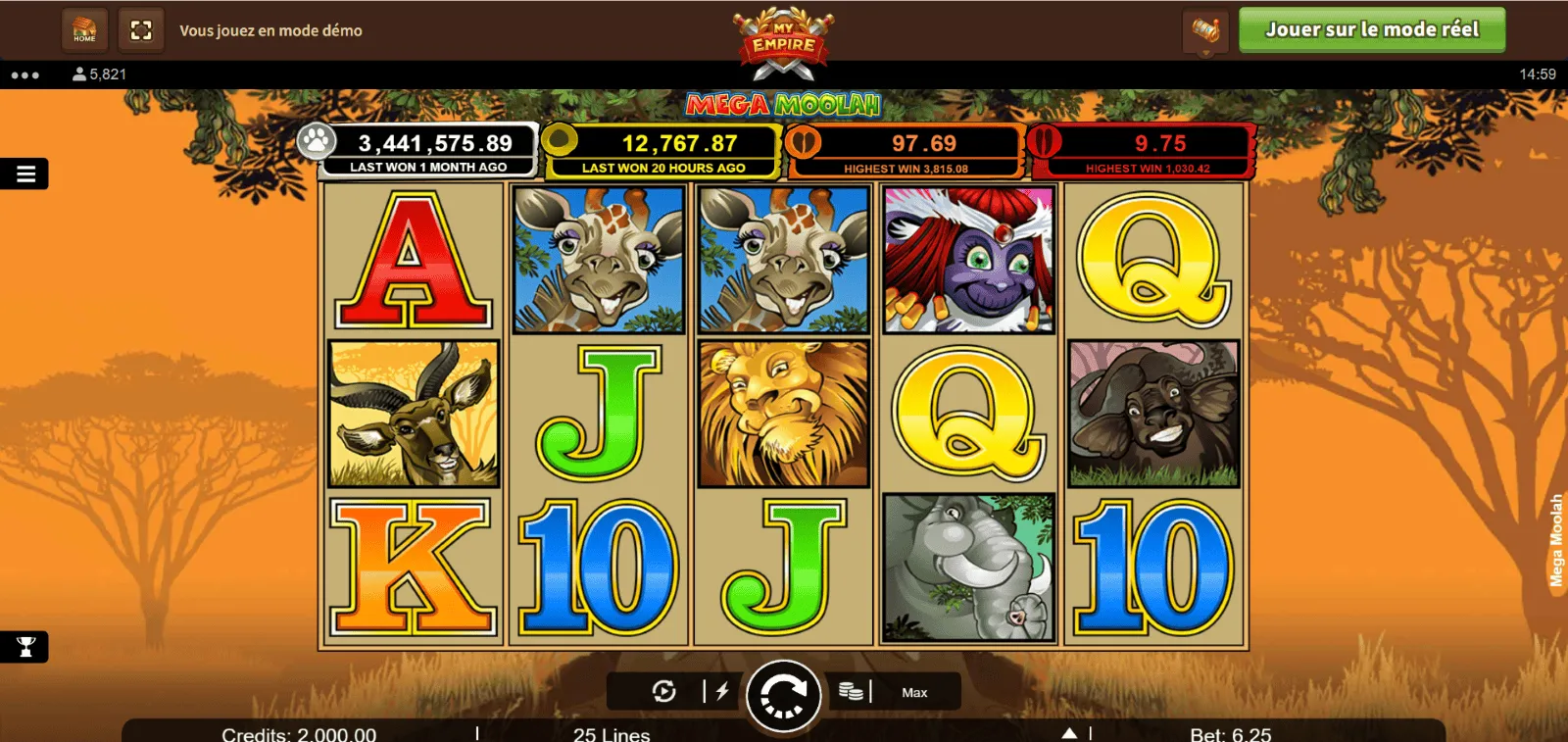Open the three-dot options menu
This screenshot has width=1568, height=742.
coord(25,74)
